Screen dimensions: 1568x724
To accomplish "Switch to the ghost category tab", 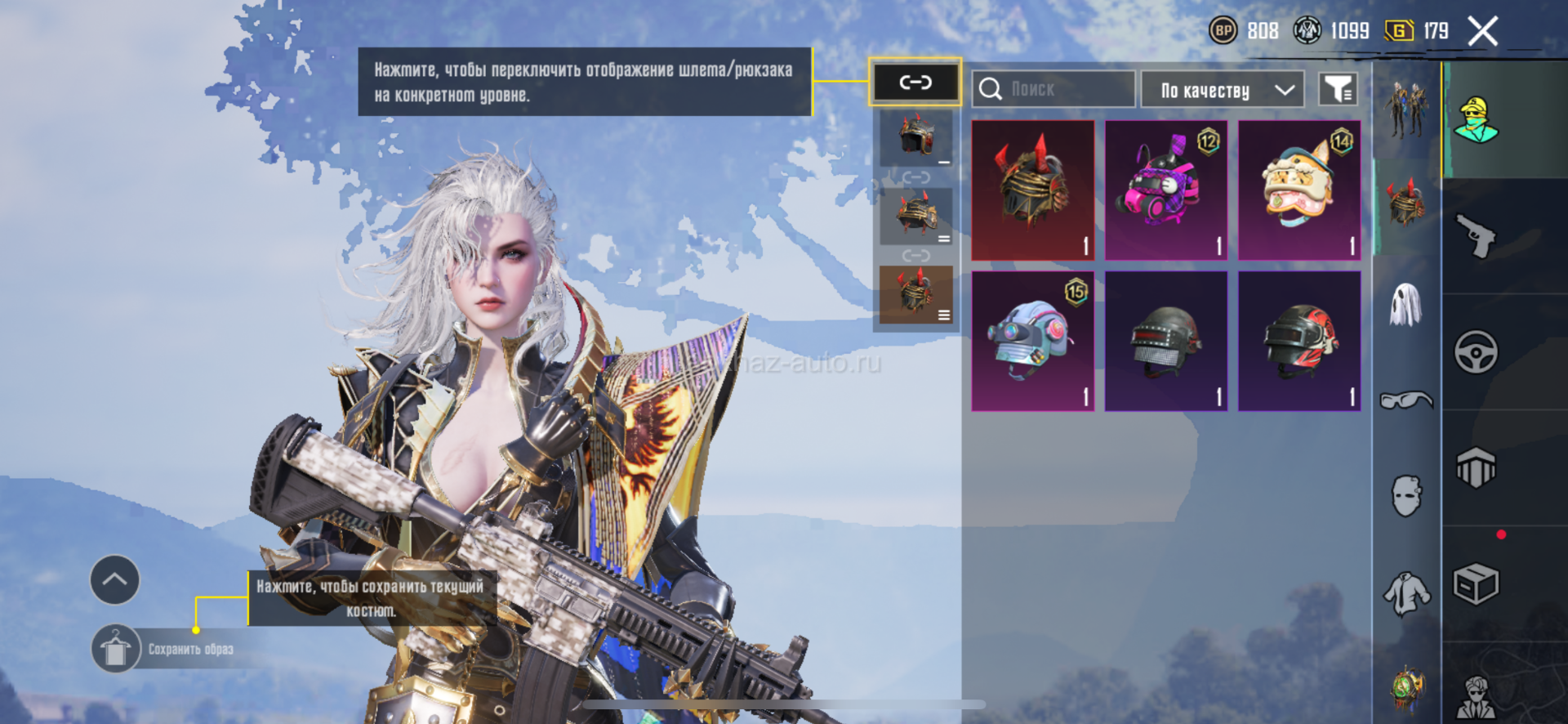I will 1405,306.
